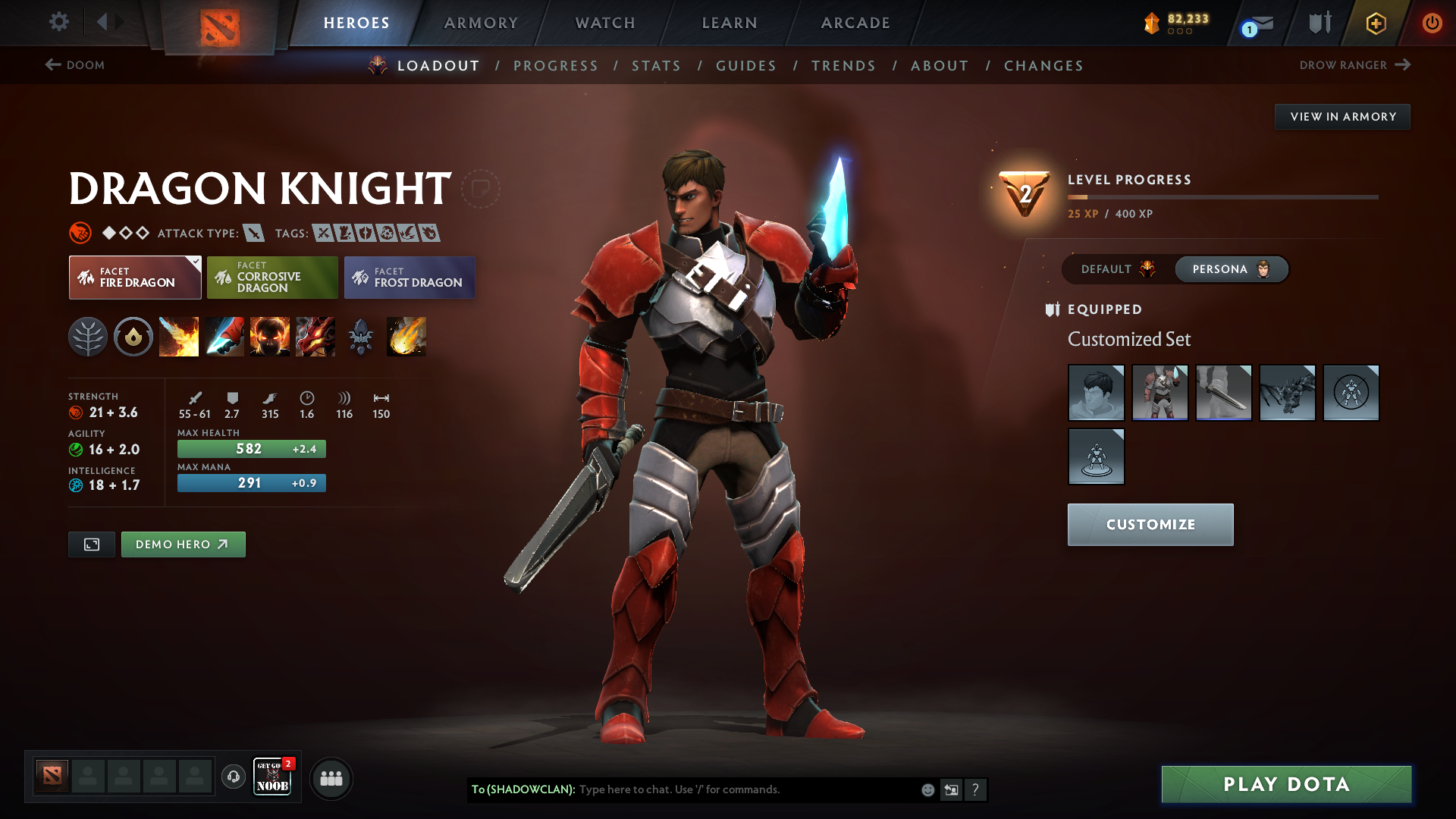
Task: Select the Frost Dragon facet
Action: coord(409,277)
